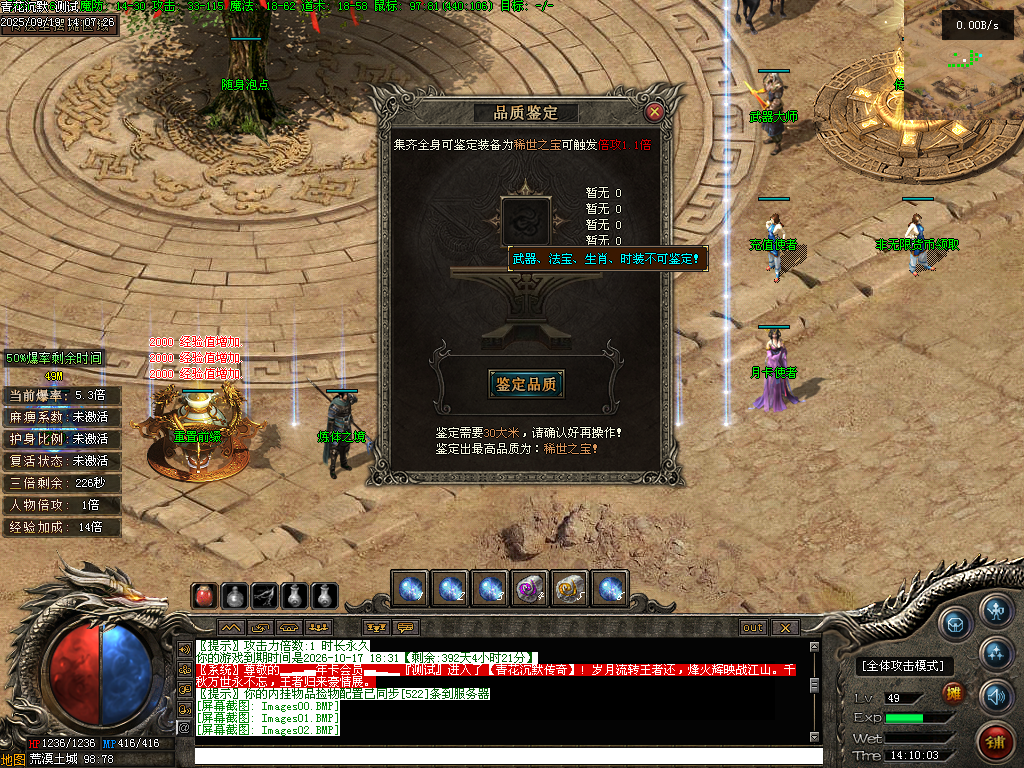Toggle sound with the speaker button
The width and height of the screenshot is (1024, 768).
click(996, 695)
